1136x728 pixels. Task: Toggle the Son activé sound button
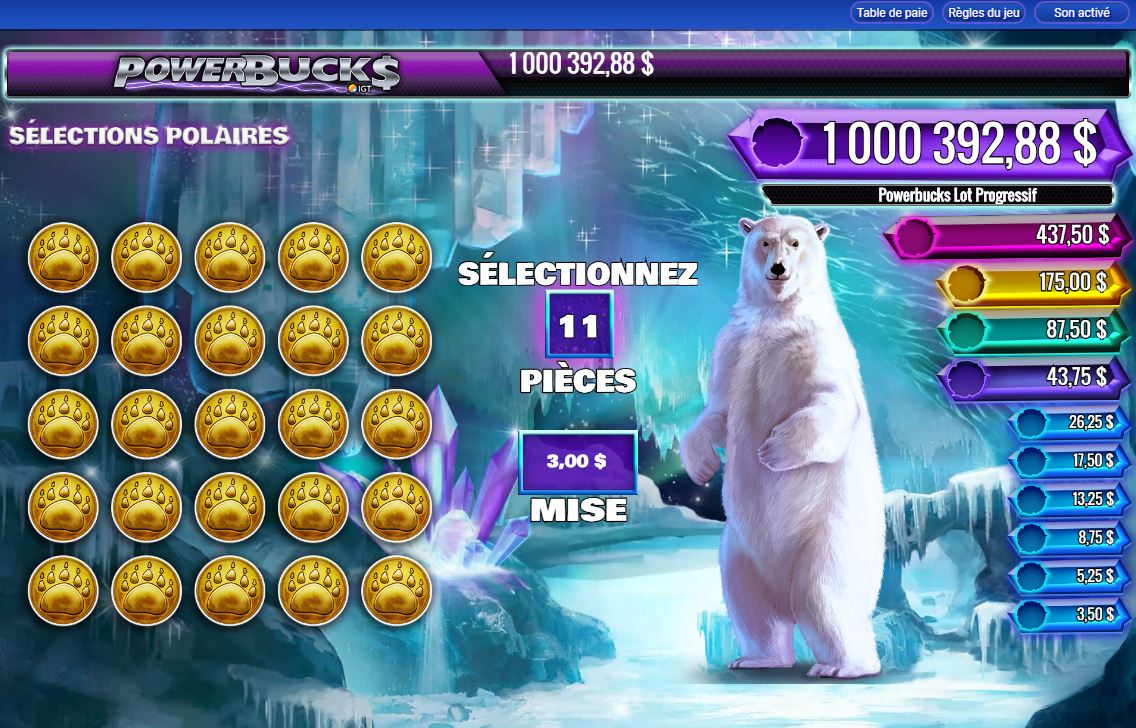click(x=1081, y=13)
